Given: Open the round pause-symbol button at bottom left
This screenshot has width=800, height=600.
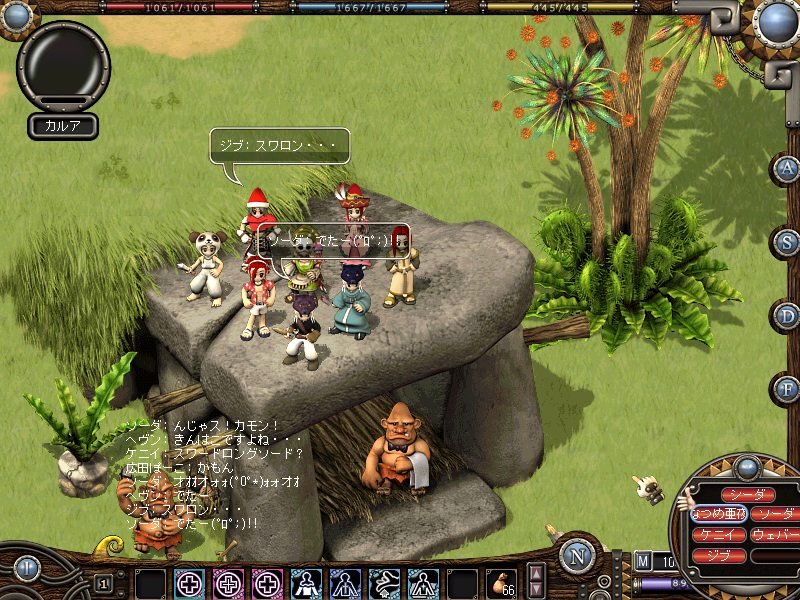Looking at the screenshot, I should click(27, 567).
